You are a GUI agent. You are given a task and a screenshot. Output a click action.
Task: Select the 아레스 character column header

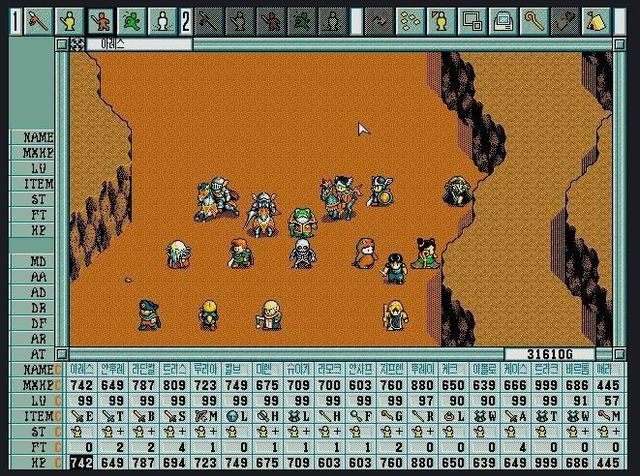(x=83, y=368)
